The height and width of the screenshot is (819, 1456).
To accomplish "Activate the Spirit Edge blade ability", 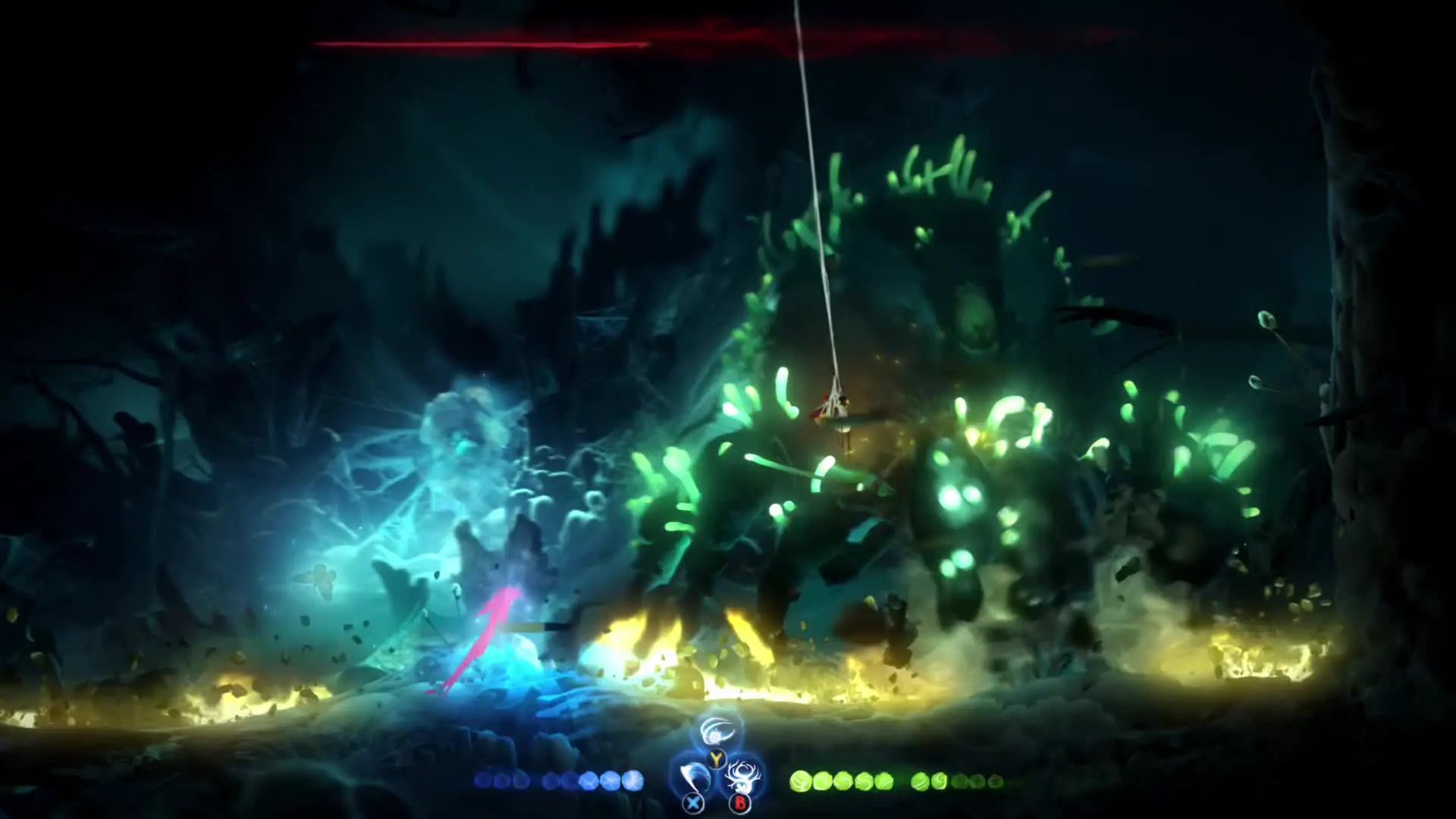I will click(692, 777).
